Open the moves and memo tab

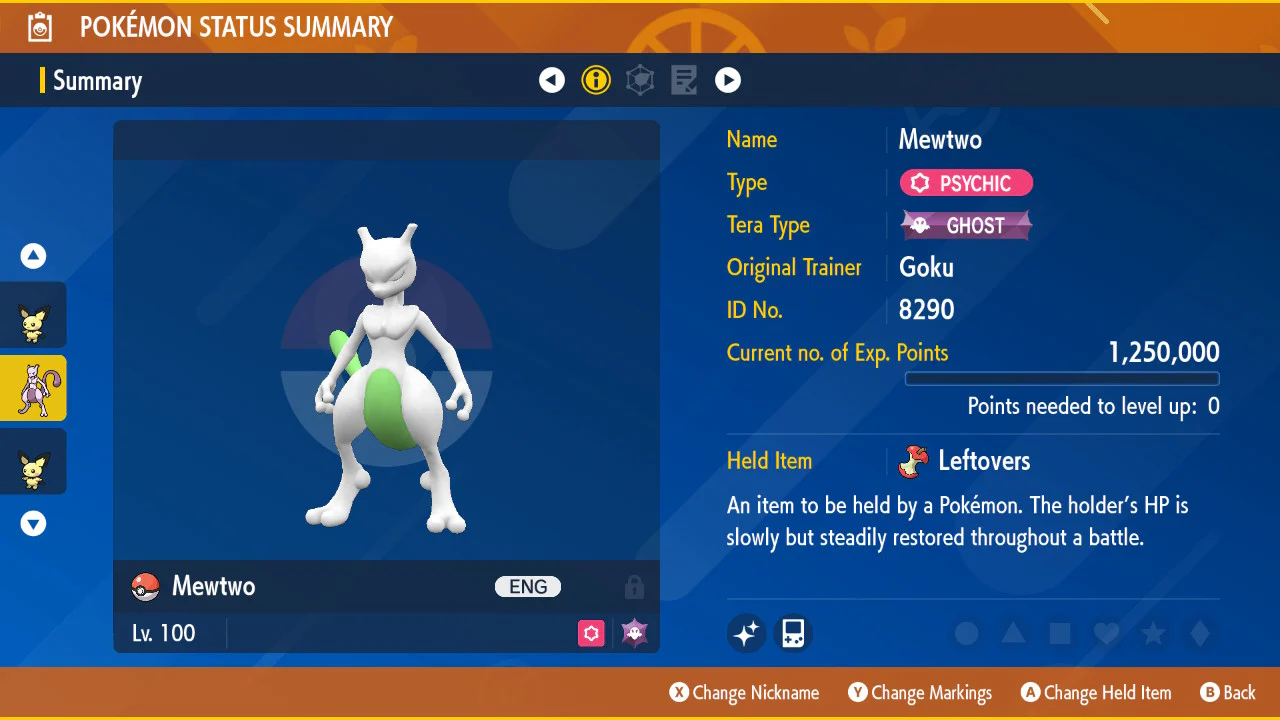point(684,80)
